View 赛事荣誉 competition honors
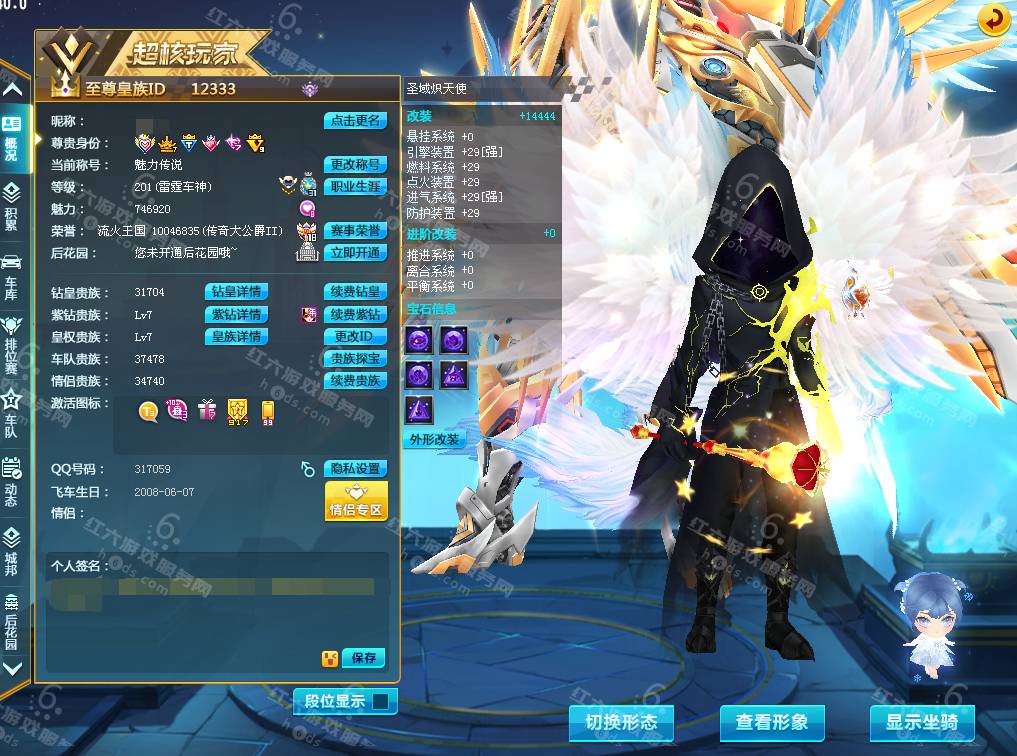Image resolution: width=1017 pixels, height=756 pixels. (355, 231)
